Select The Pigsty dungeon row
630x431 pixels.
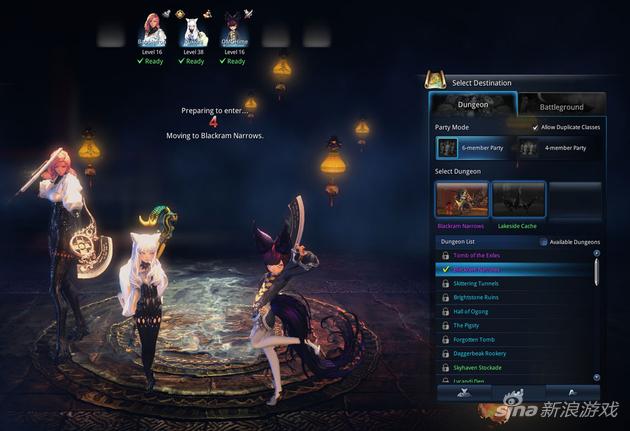click(x=466, y=325)
